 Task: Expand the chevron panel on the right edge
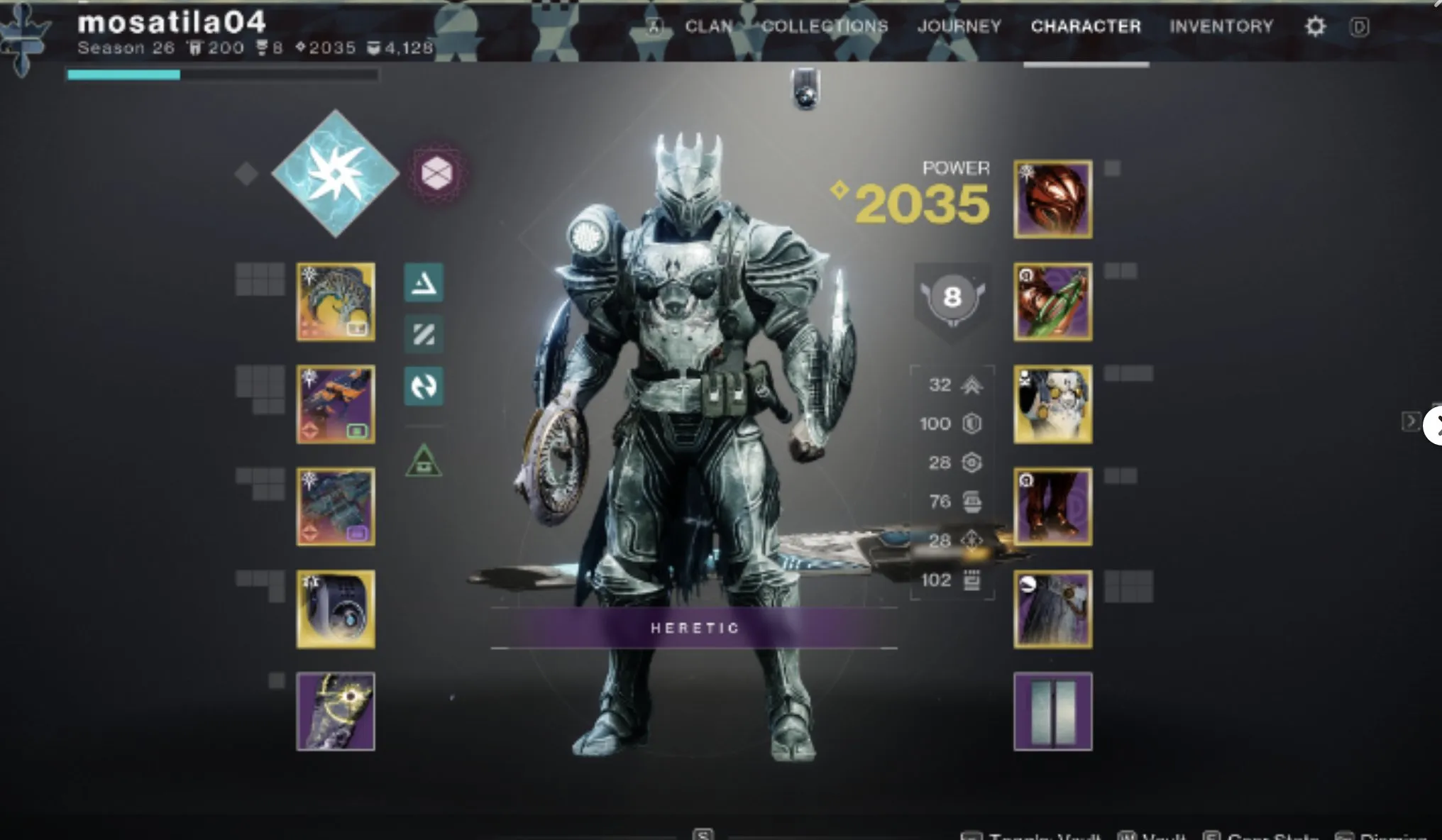[x=1411, y=421]
